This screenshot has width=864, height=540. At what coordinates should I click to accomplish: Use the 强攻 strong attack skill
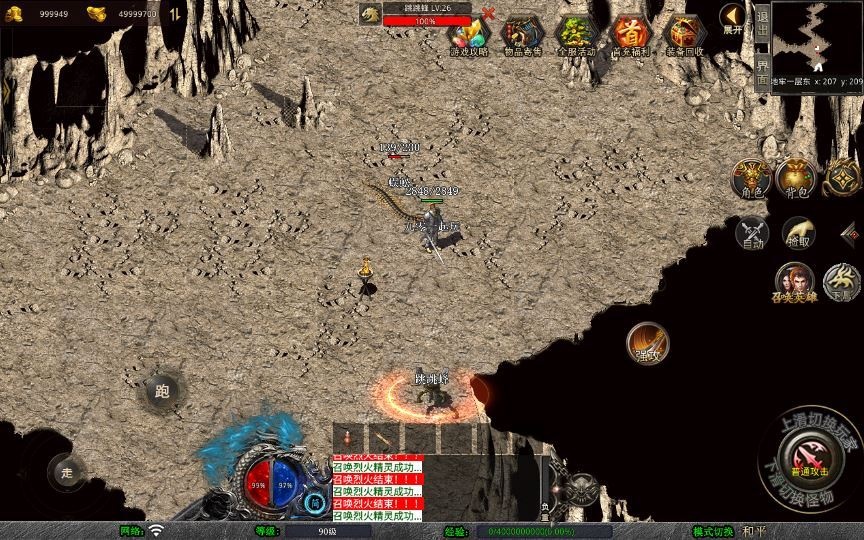(x=647, y=343)
